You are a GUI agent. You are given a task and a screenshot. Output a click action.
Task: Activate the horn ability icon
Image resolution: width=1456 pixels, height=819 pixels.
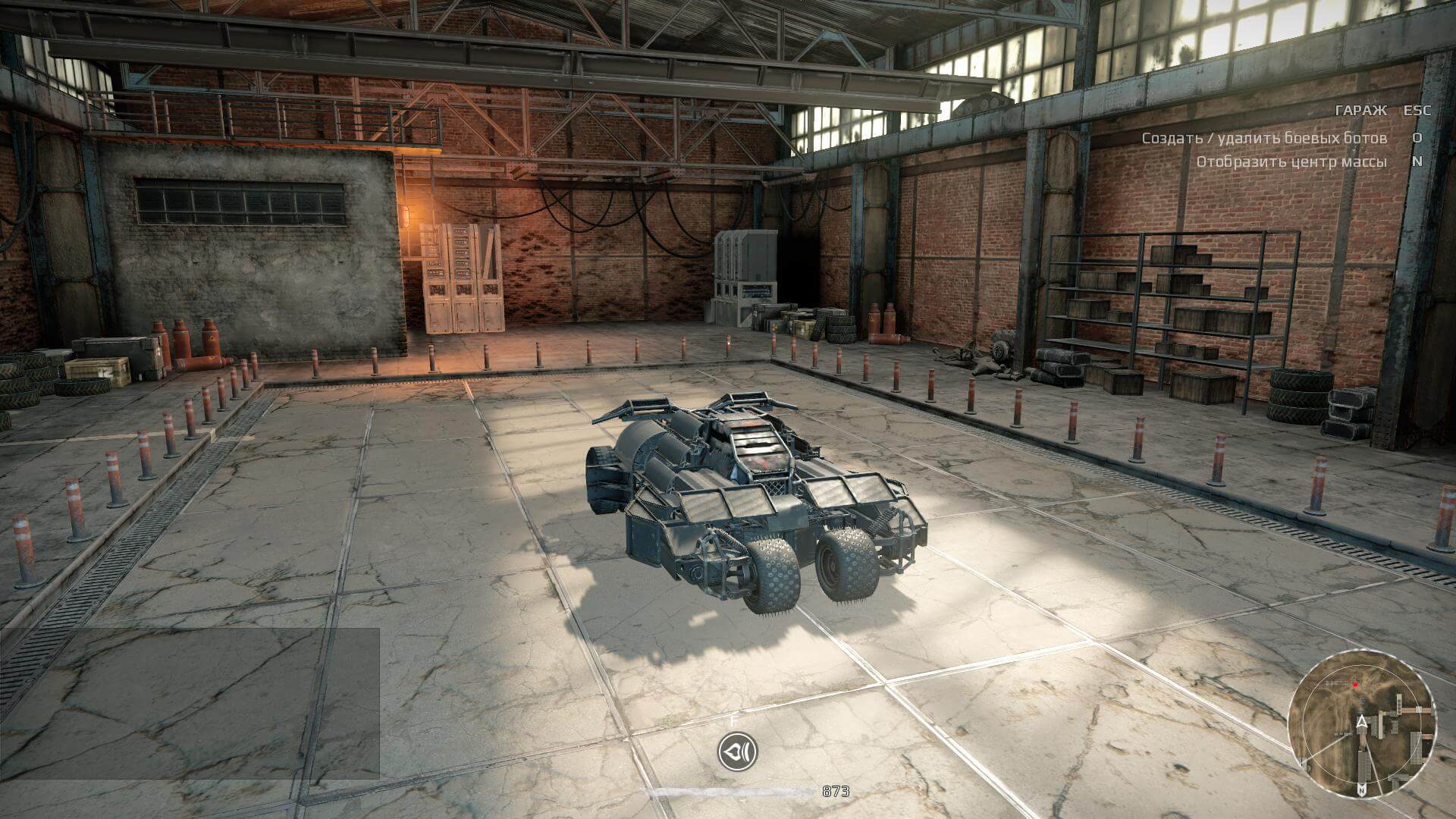click(x=737, y=752)
